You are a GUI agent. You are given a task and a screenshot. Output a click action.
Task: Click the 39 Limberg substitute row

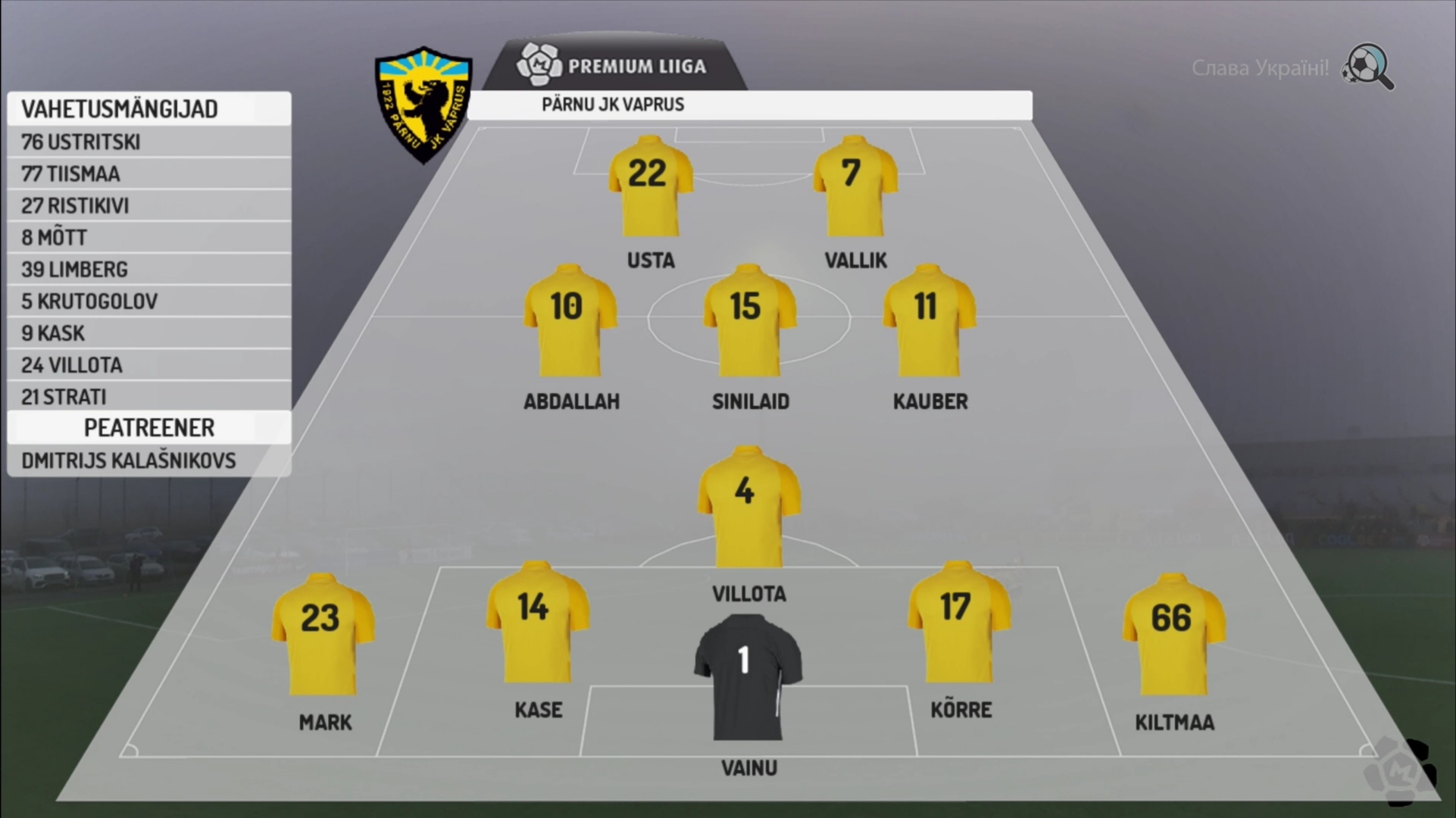tap(148, 269)
